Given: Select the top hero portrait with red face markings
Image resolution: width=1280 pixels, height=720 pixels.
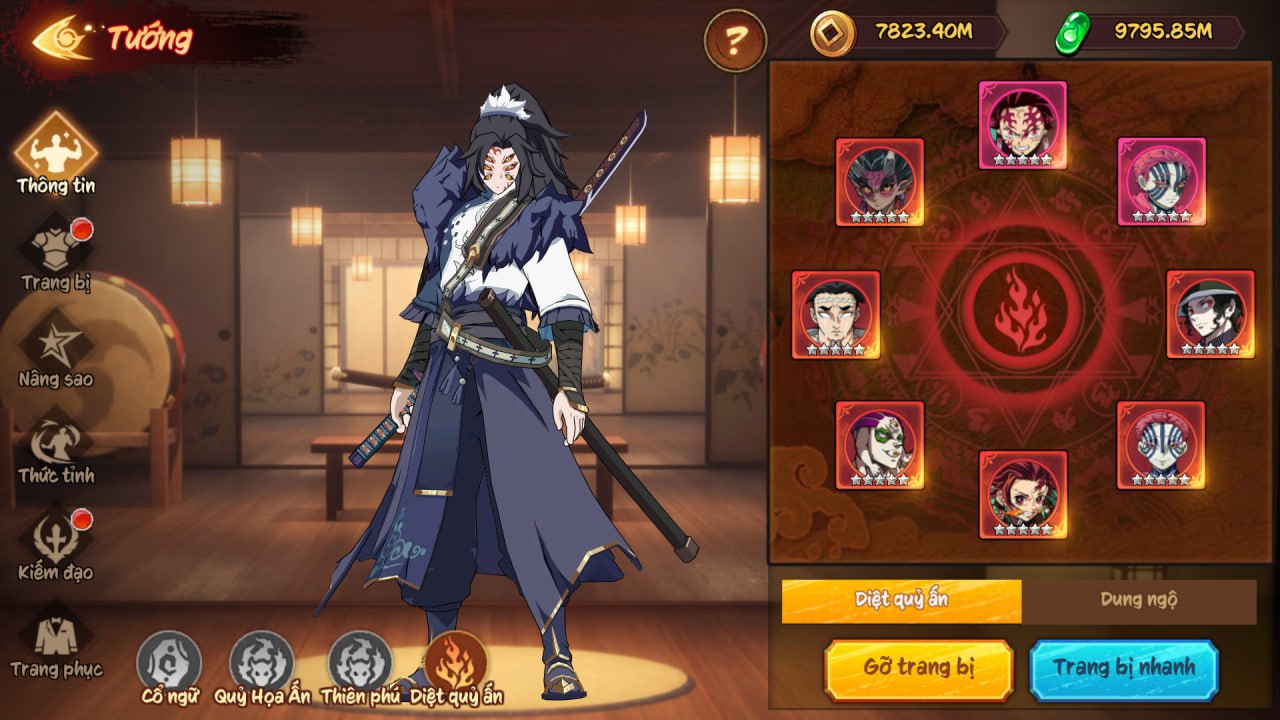Looking at the screenshot, I should [x=1022, y=124].
